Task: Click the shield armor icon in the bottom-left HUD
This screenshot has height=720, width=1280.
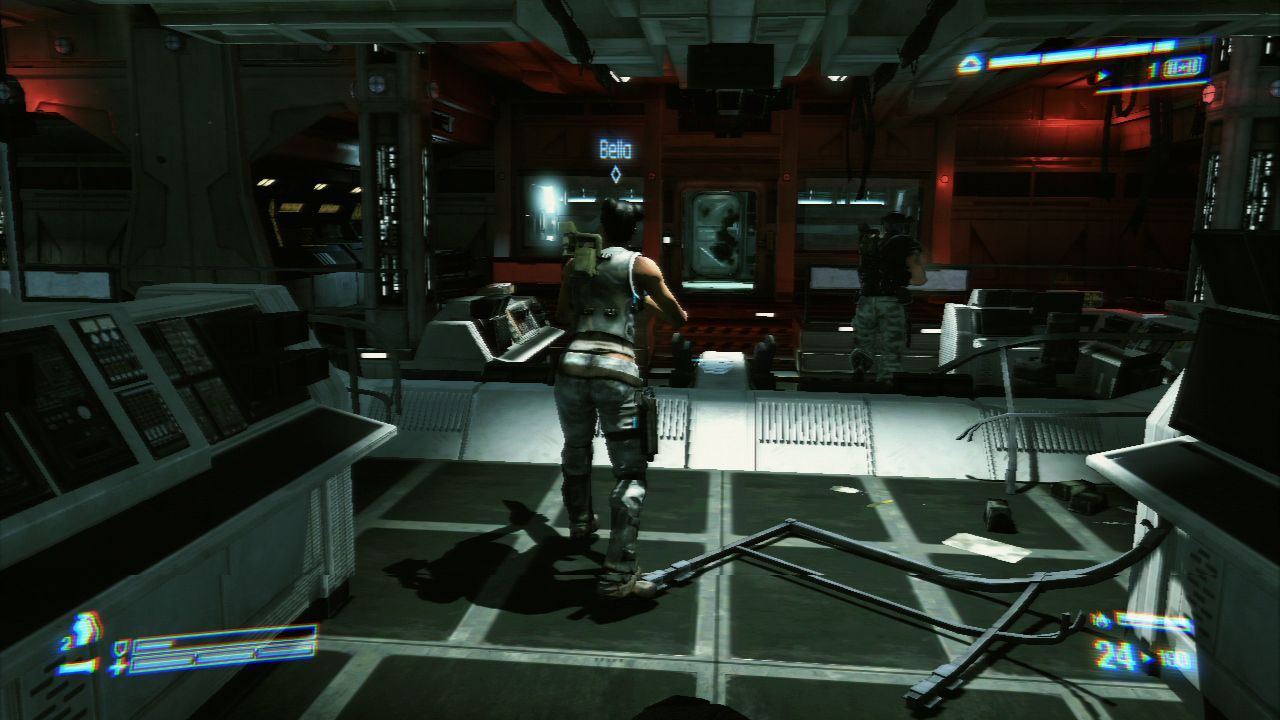Action: (122, 649)
